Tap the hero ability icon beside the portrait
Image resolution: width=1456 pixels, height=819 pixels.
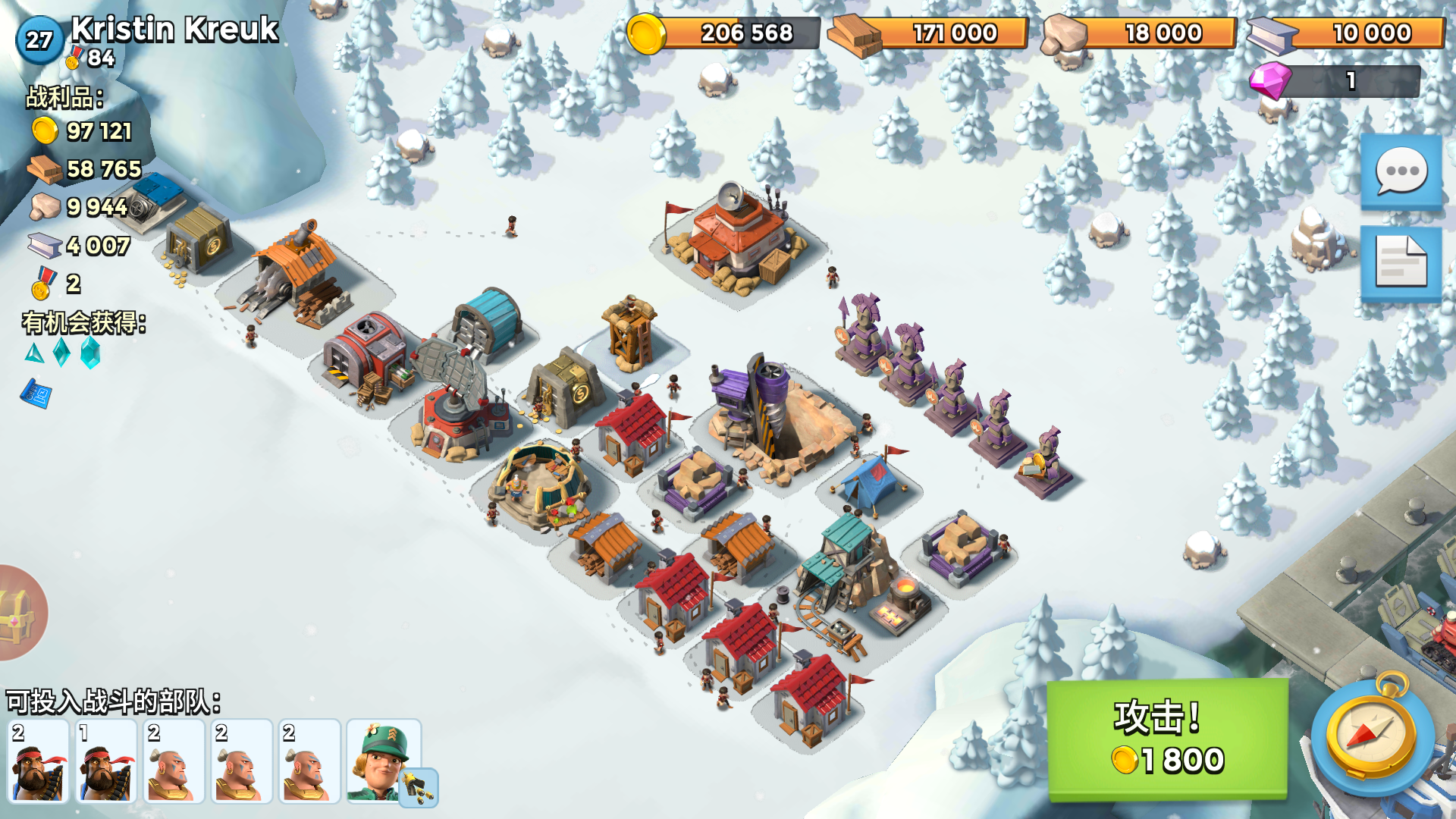click(419, 789)
